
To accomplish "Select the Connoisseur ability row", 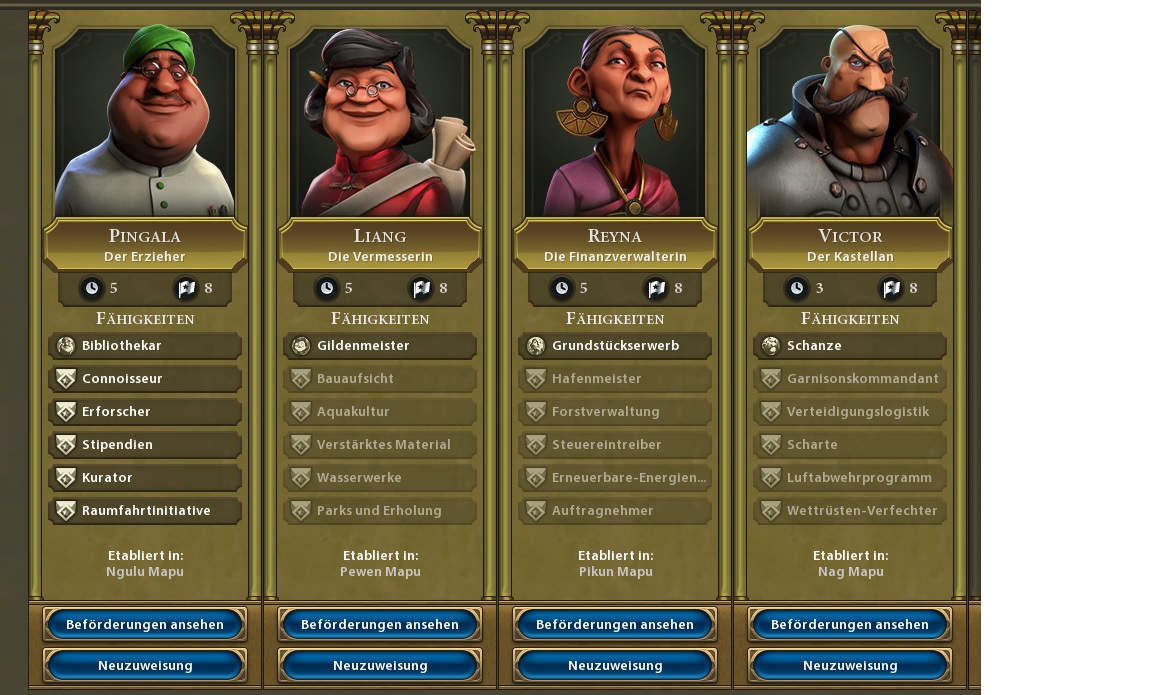I will pyautogui.click(x=145, y=379).
